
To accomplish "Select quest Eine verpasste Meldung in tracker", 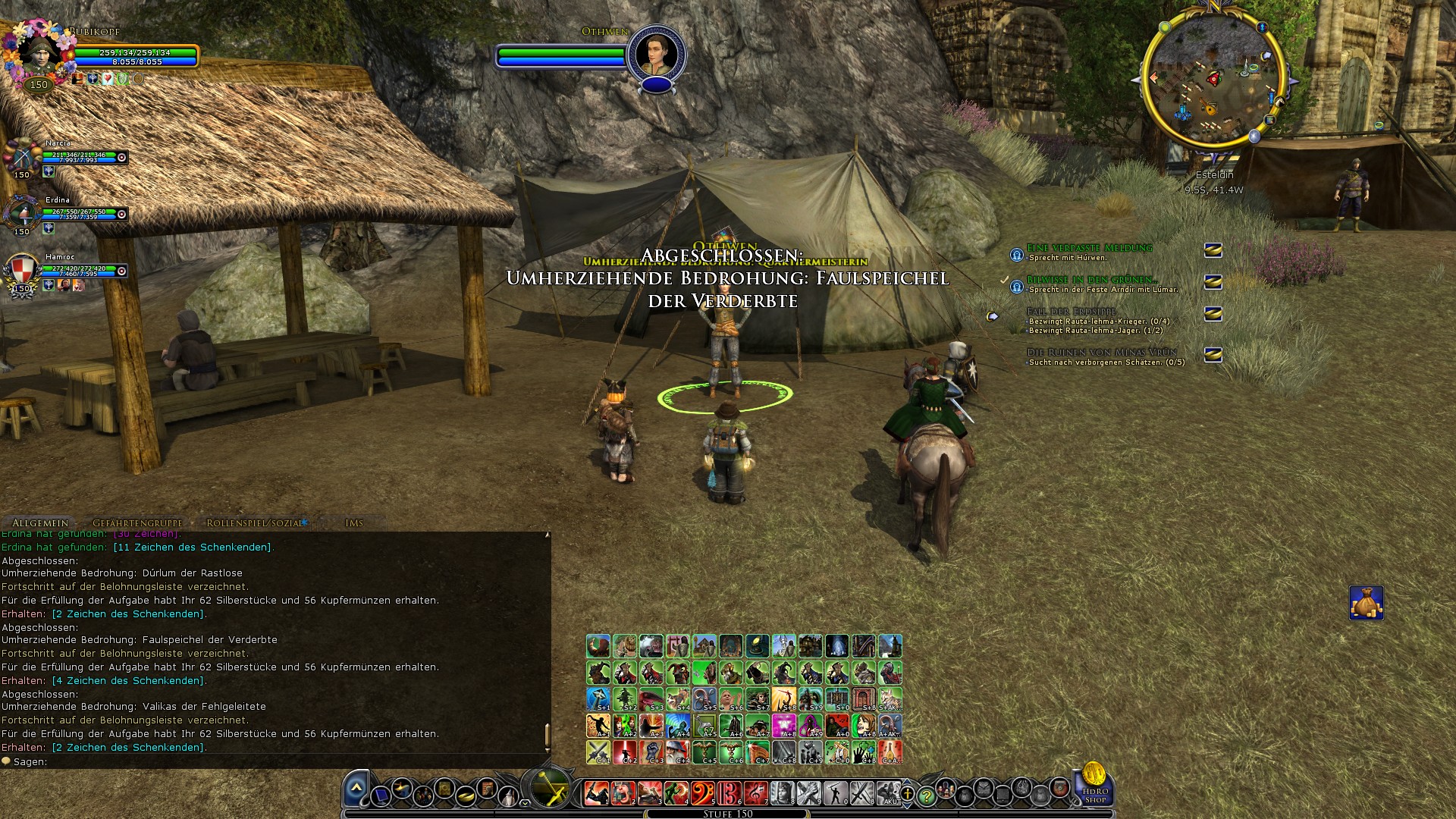I will pyautogui.click(x=1089, y=248).
